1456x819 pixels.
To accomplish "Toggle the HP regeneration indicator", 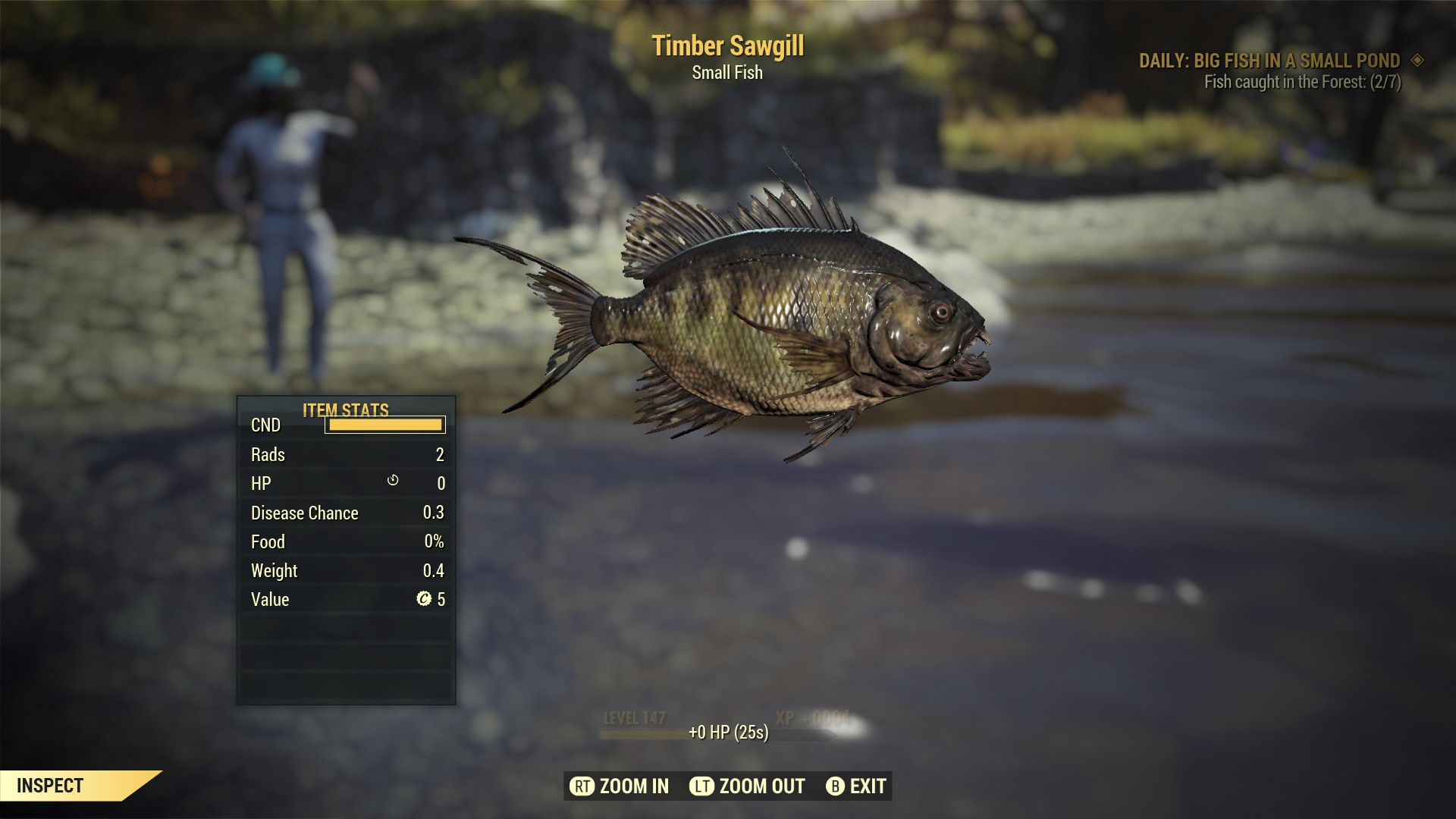I will coord(393,482).
